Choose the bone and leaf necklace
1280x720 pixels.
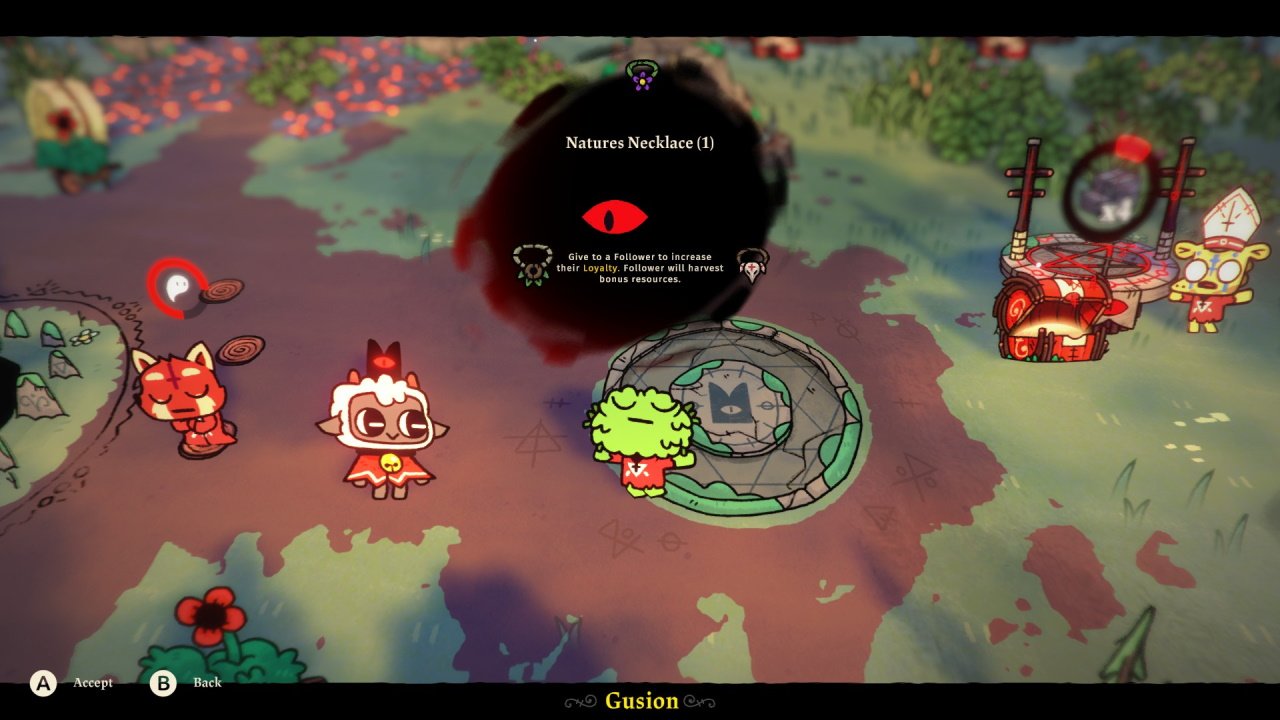click(531, 265)
